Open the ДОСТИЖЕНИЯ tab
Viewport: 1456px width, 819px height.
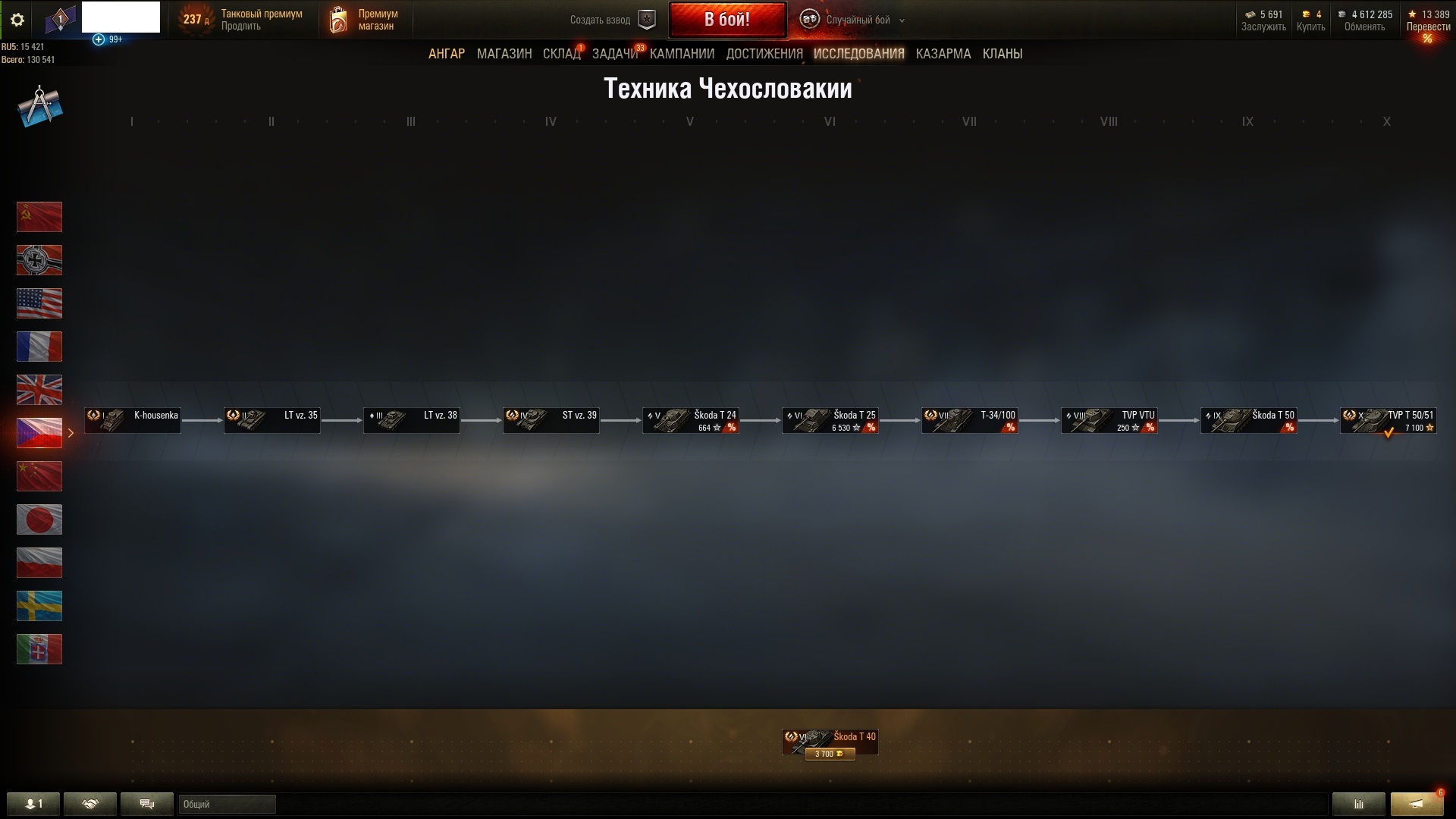coord(763,53)
